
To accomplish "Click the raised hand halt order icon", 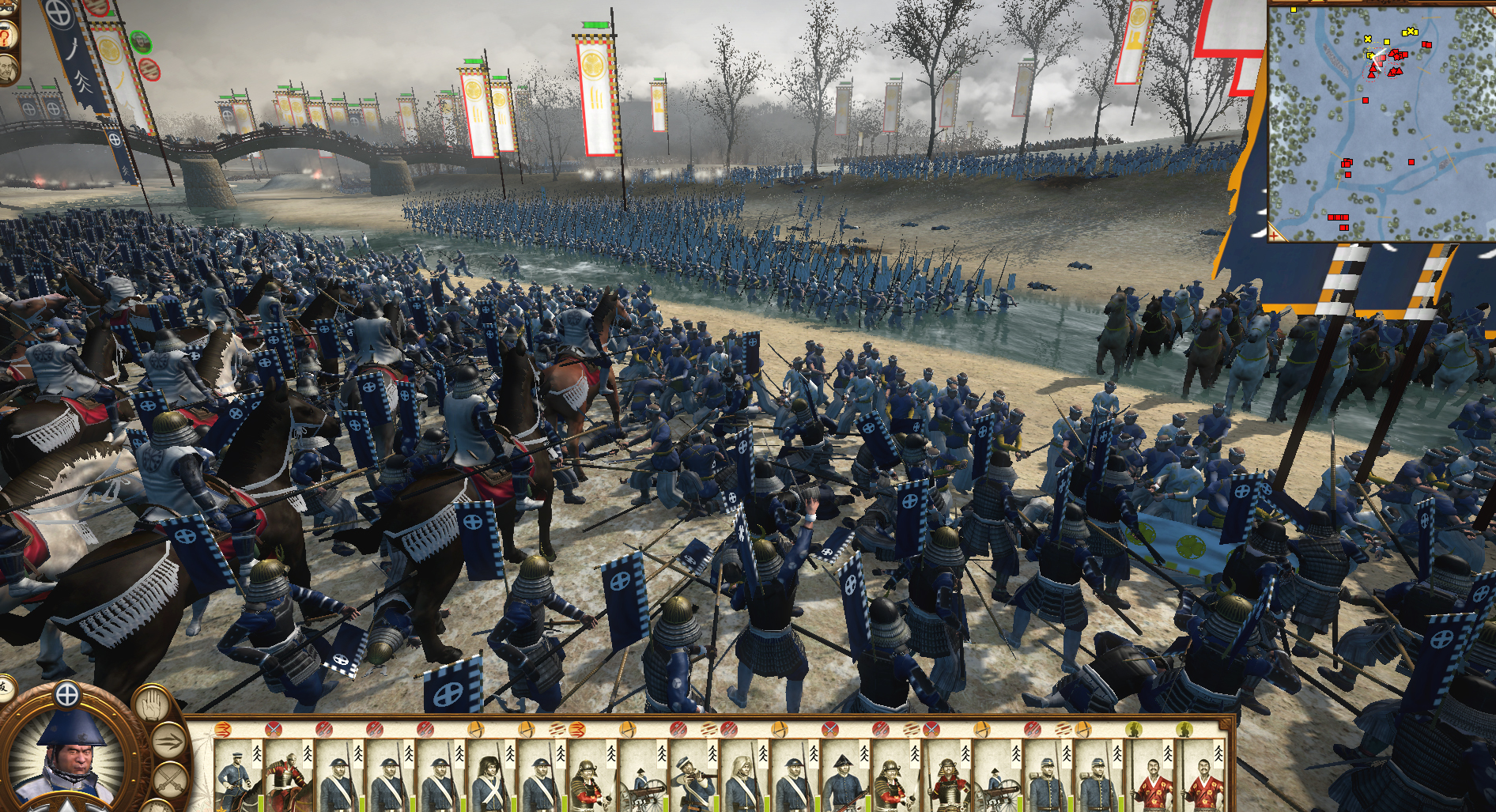I will [x=152, y=704].
